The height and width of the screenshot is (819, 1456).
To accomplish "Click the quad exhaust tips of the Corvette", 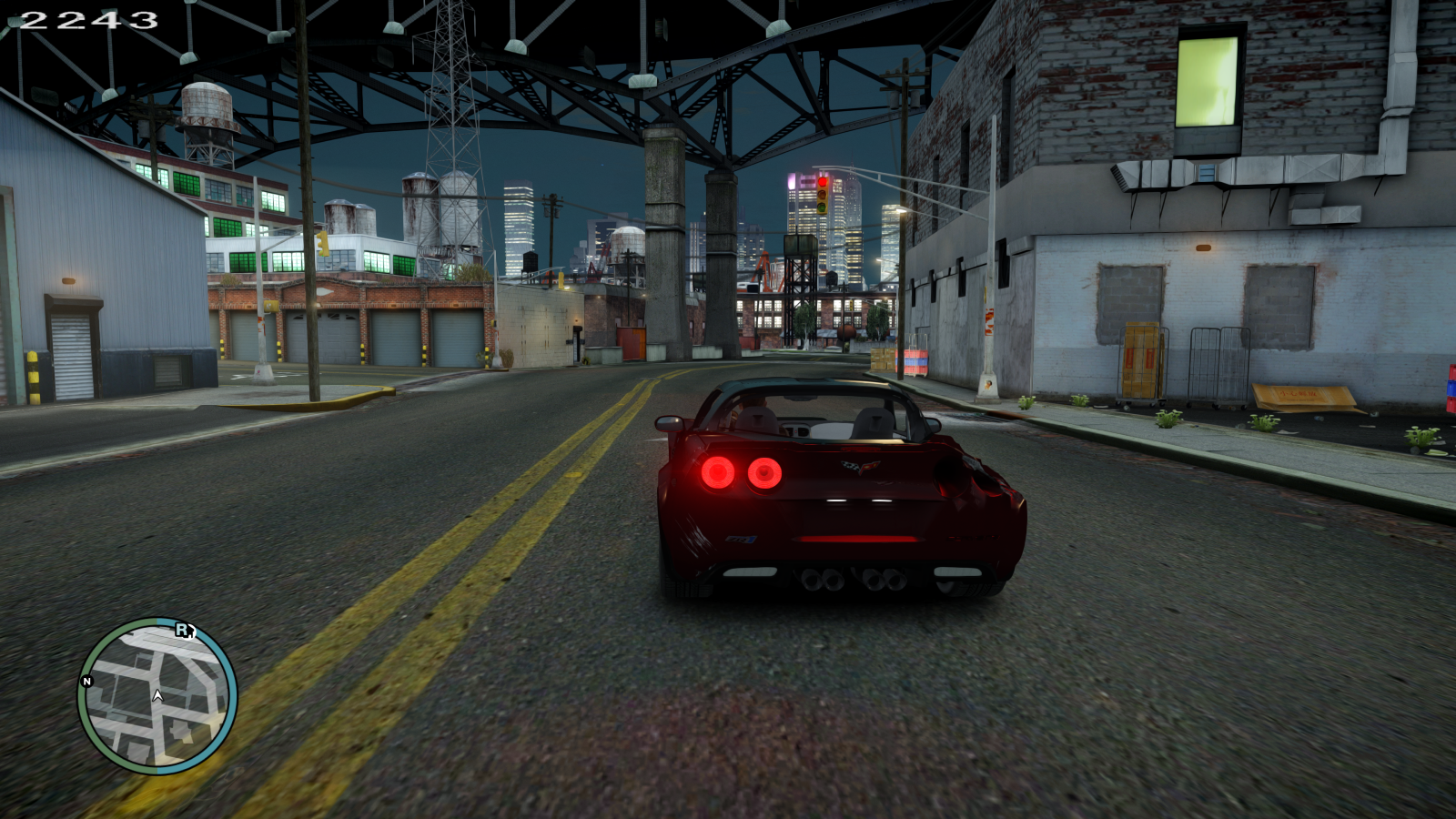I will tap(850, 580).
